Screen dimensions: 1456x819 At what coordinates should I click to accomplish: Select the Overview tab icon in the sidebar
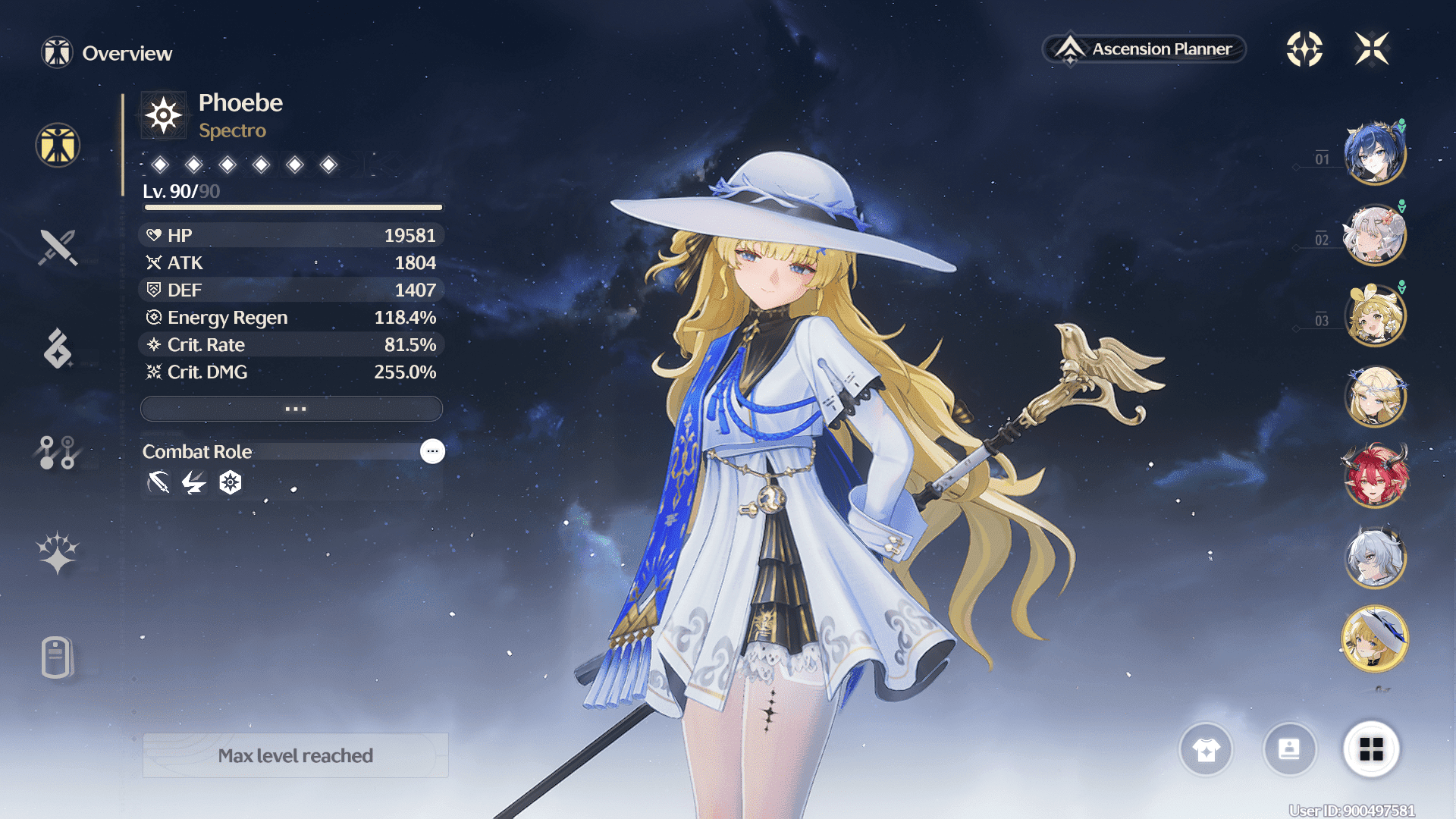click(x=58, y=145)
